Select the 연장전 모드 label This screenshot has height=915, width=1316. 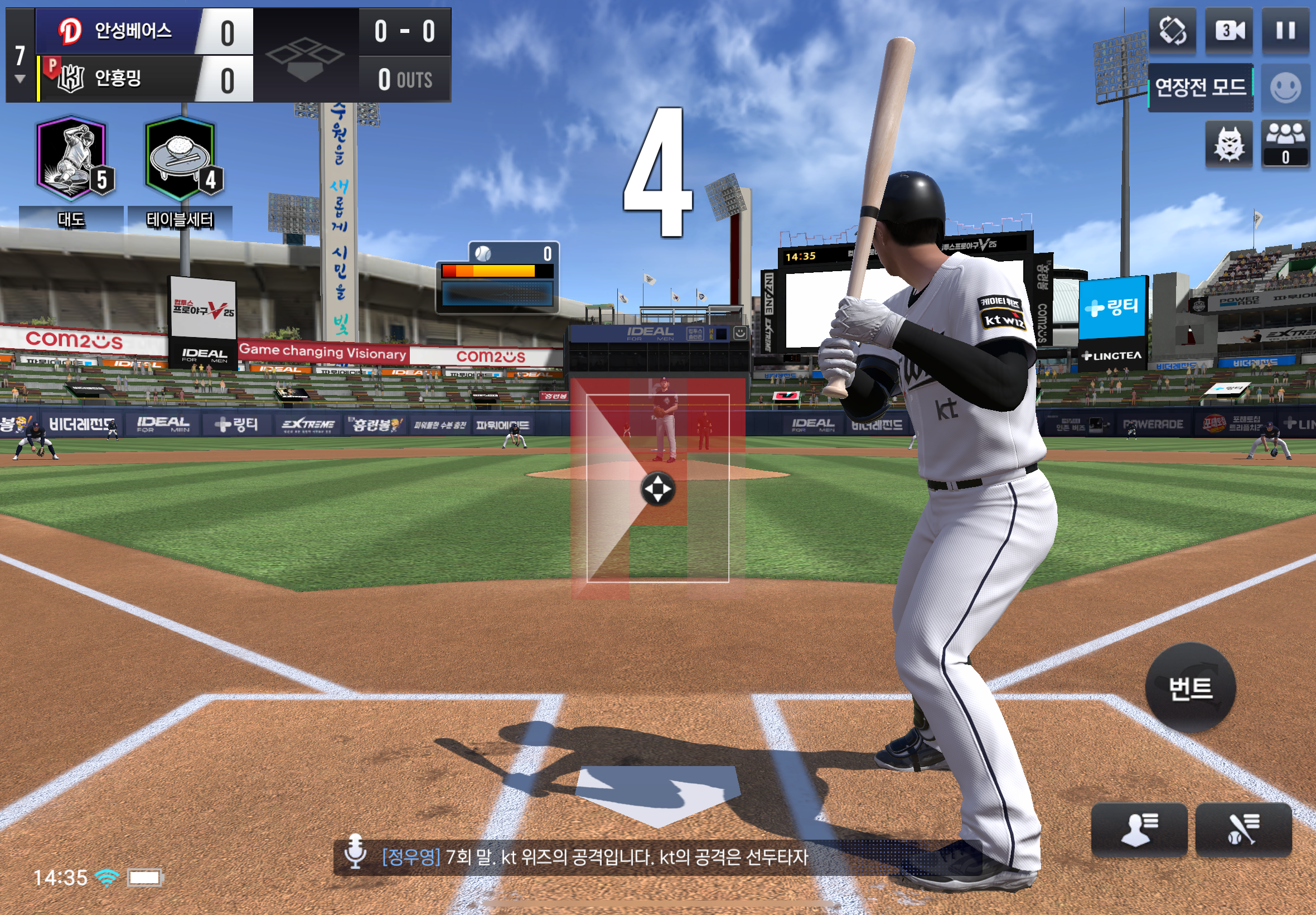pos(1200,87)
